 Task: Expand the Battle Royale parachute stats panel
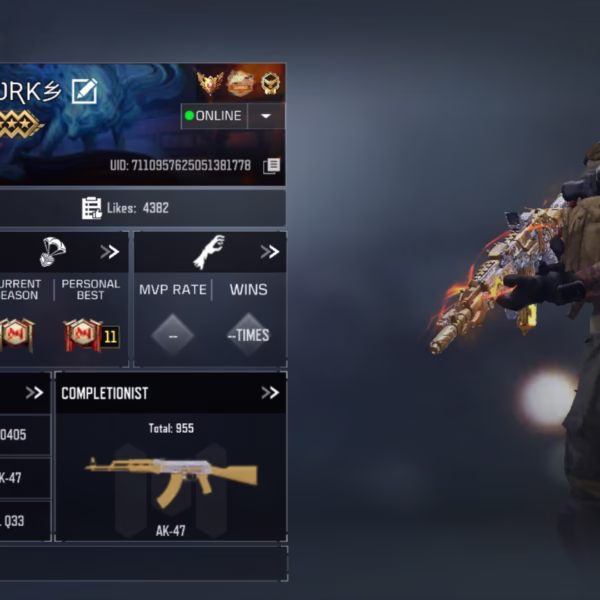click(109, 252)
